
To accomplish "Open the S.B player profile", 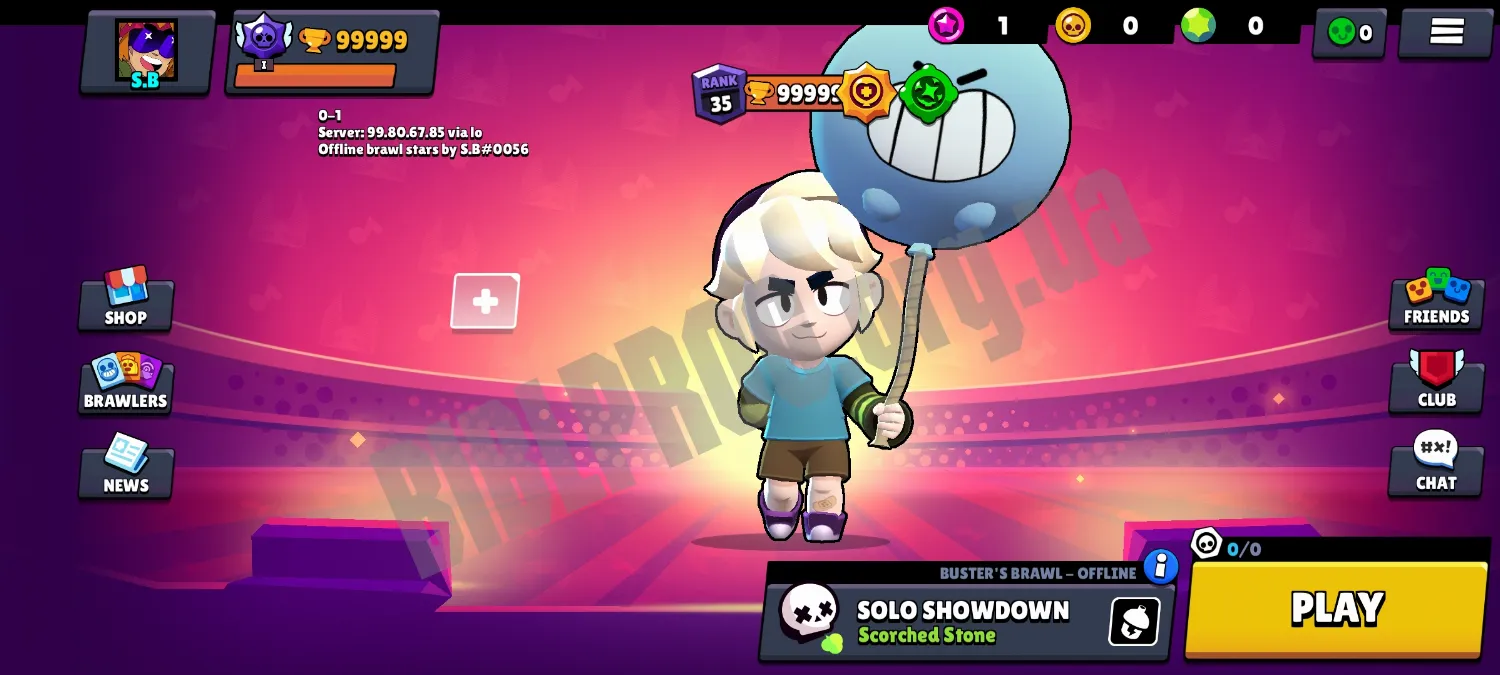I will (x=147, y=53).
